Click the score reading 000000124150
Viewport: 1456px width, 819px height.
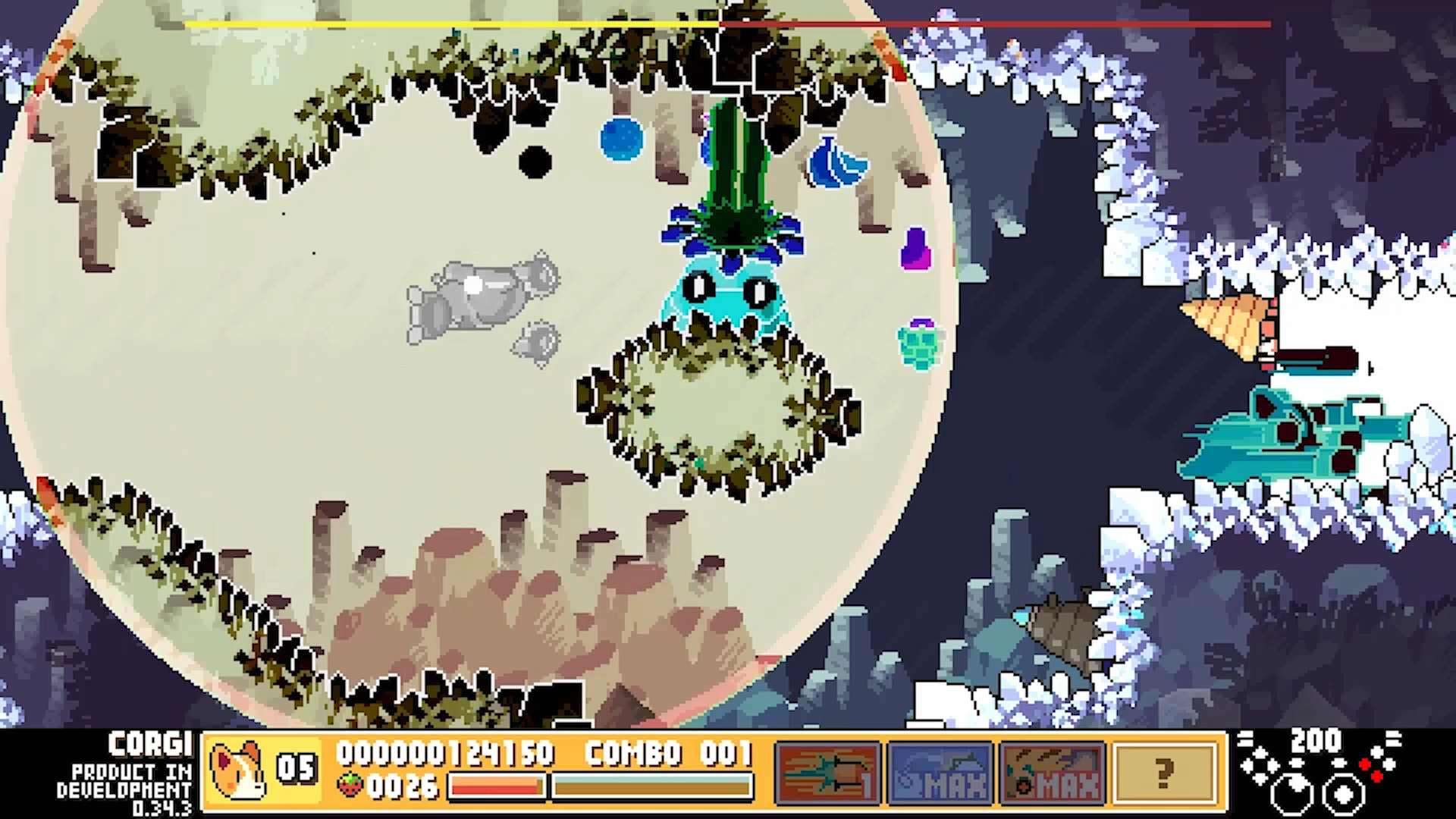[x=446, y=755]
